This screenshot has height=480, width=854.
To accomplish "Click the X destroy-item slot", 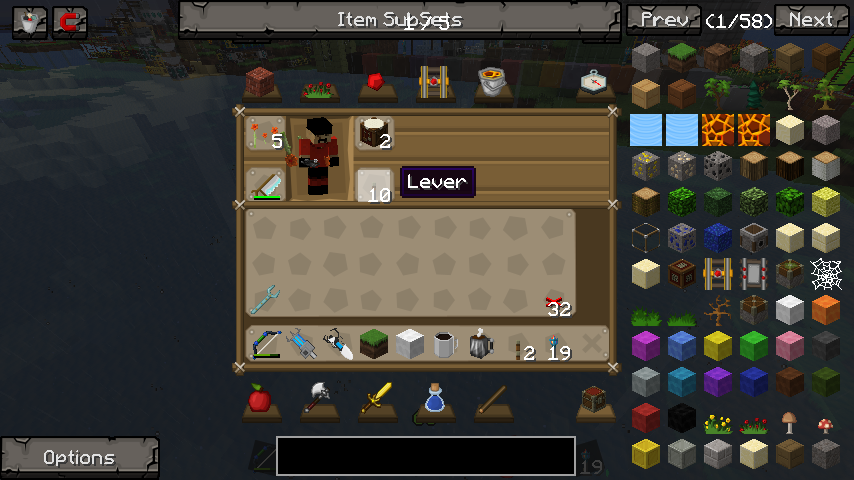I will pos(592,344).
